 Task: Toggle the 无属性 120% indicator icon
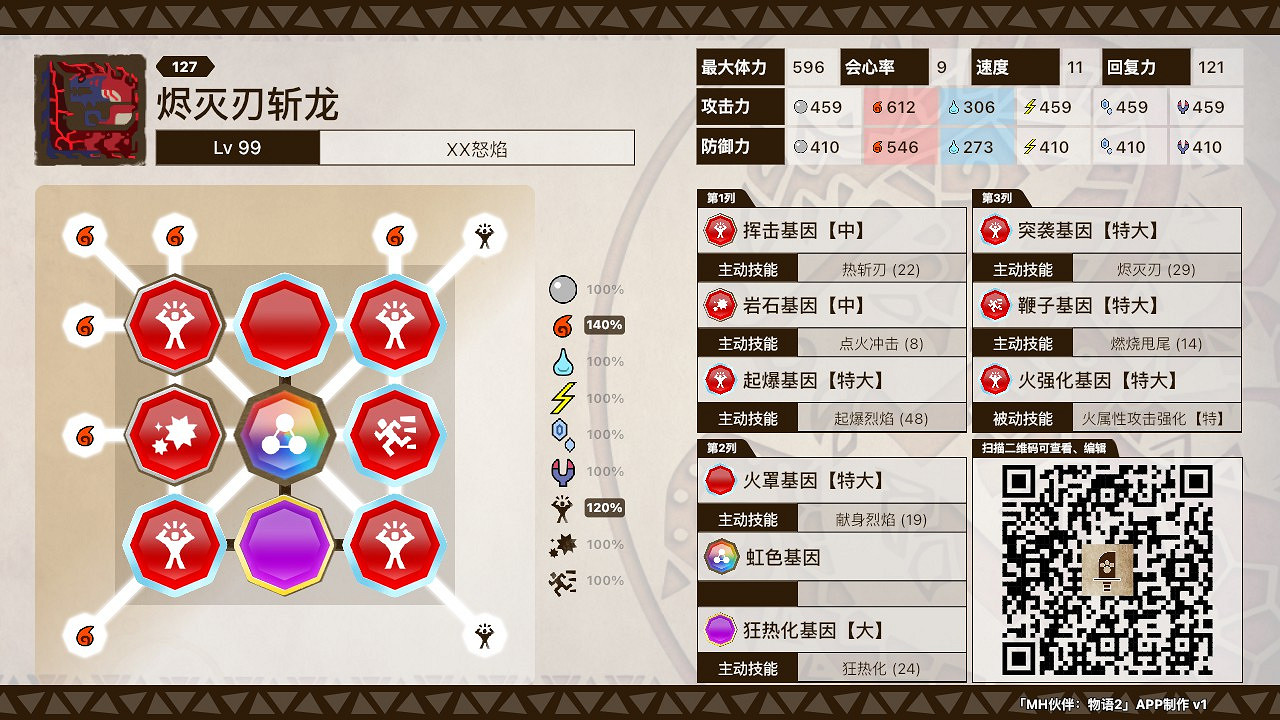[x=563, y=508]
